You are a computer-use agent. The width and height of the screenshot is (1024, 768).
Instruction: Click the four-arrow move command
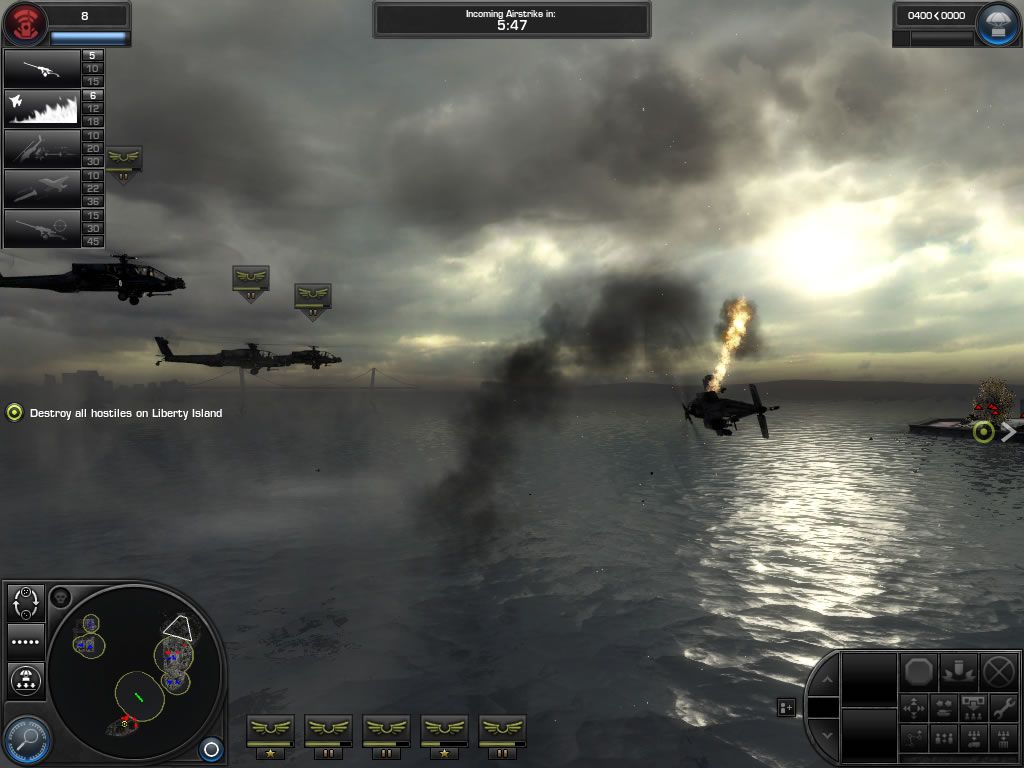[914, 708]
